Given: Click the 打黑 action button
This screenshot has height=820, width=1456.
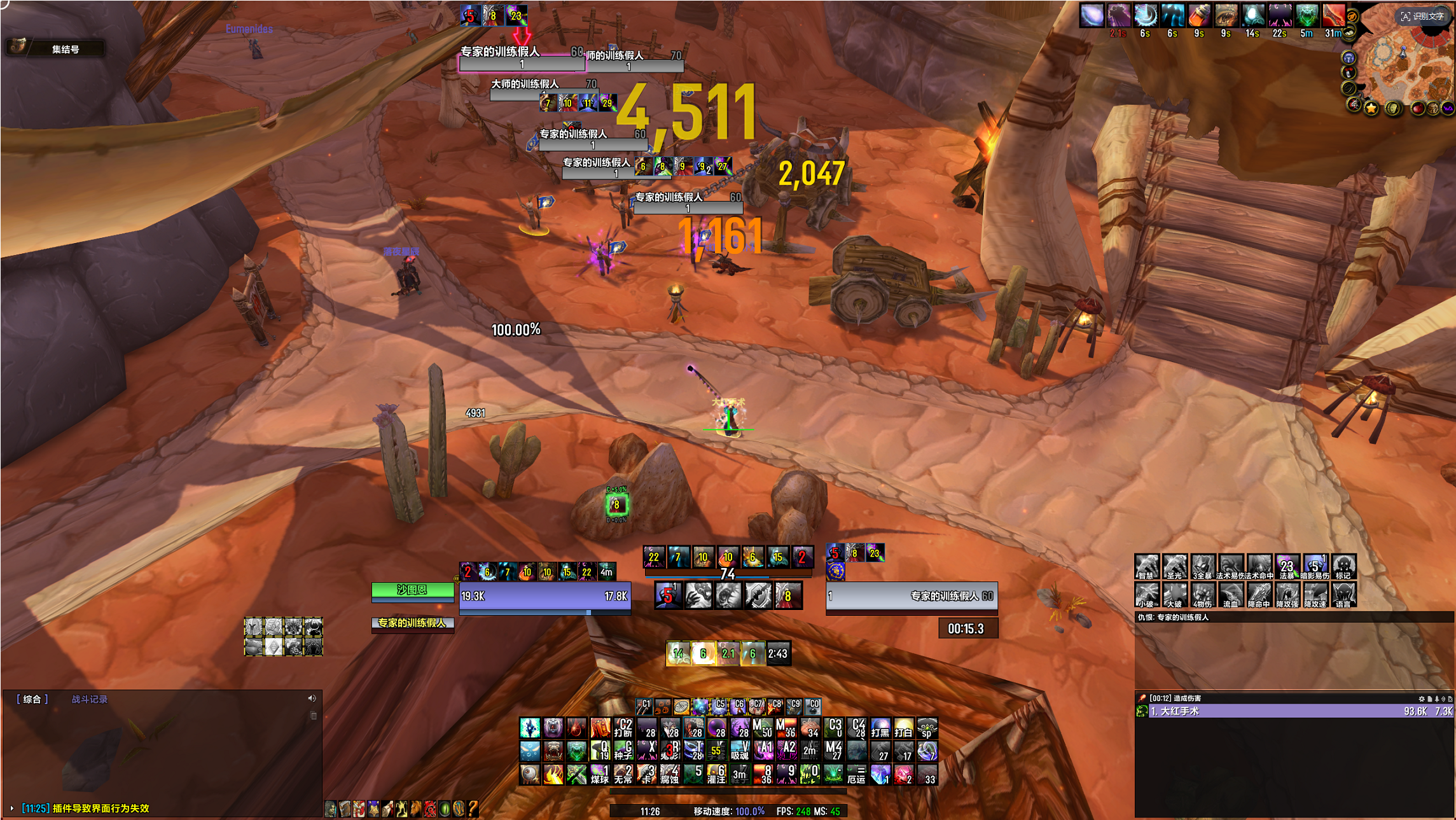Looking at the screenshot, I should pos(880,728).
